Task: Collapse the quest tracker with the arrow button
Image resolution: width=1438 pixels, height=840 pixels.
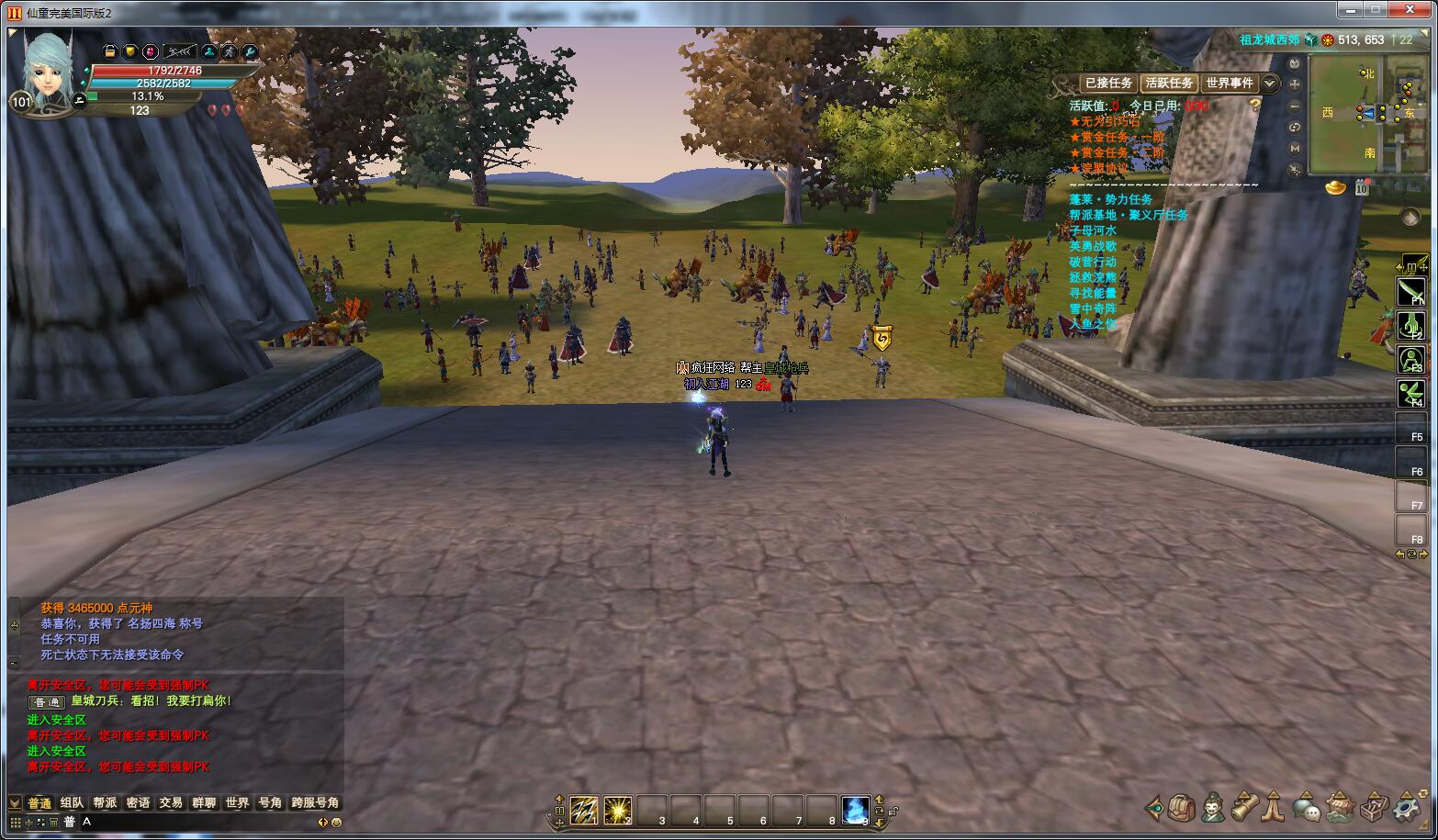Action: [1270, 84]
